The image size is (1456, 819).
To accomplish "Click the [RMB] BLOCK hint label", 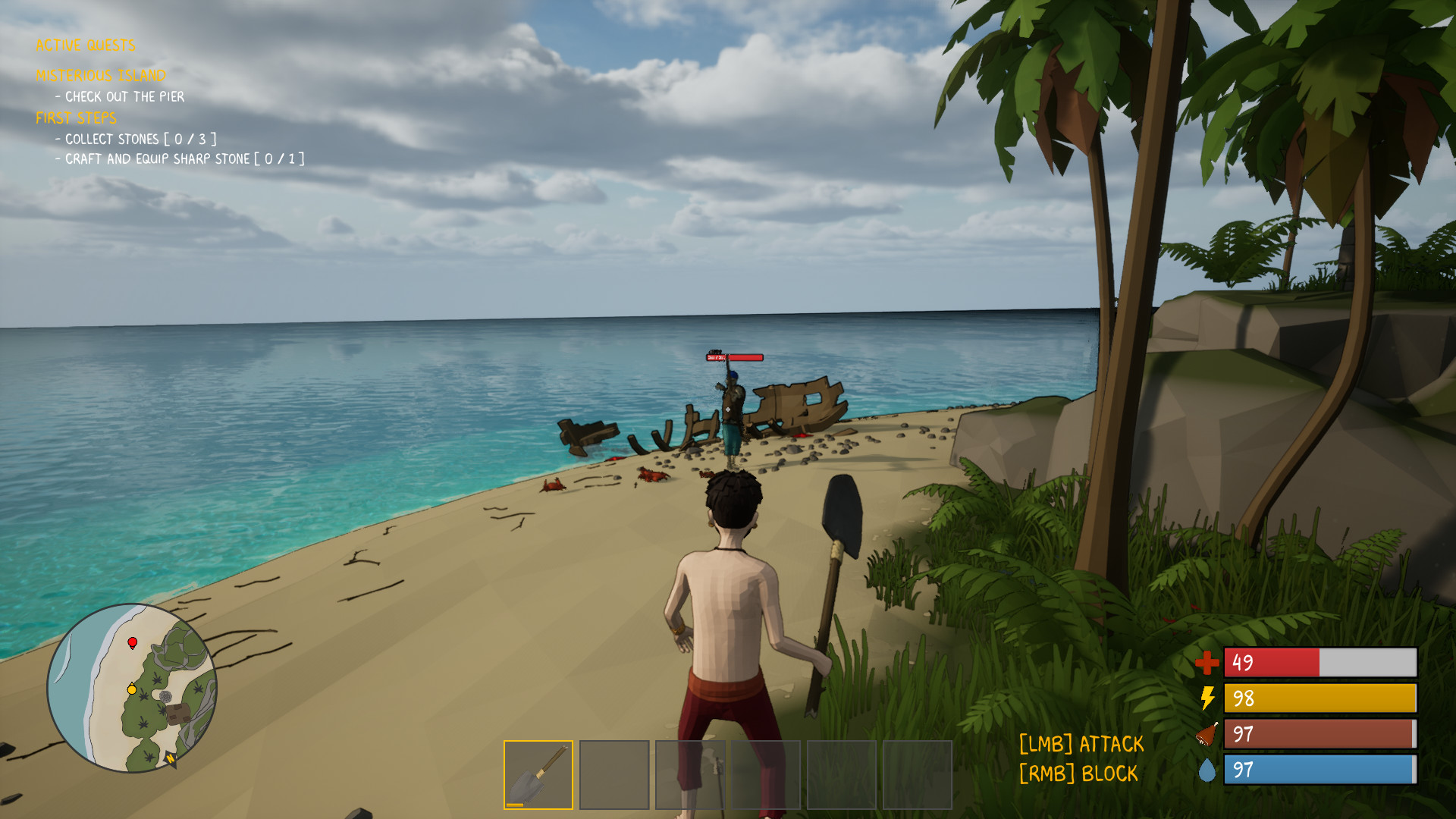I will pos(1077,773).
